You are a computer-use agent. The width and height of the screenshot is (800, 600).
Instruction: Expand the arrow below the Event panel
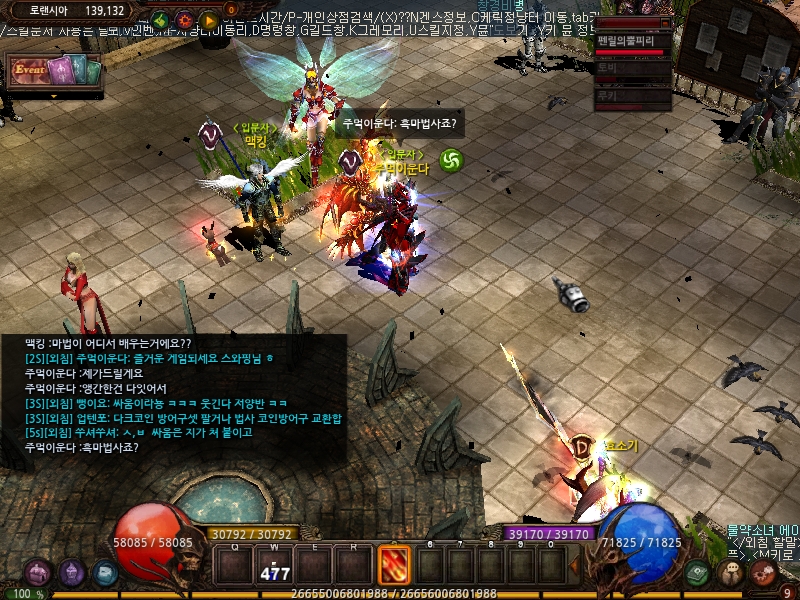pyautogui.click(x=53, y=96)
